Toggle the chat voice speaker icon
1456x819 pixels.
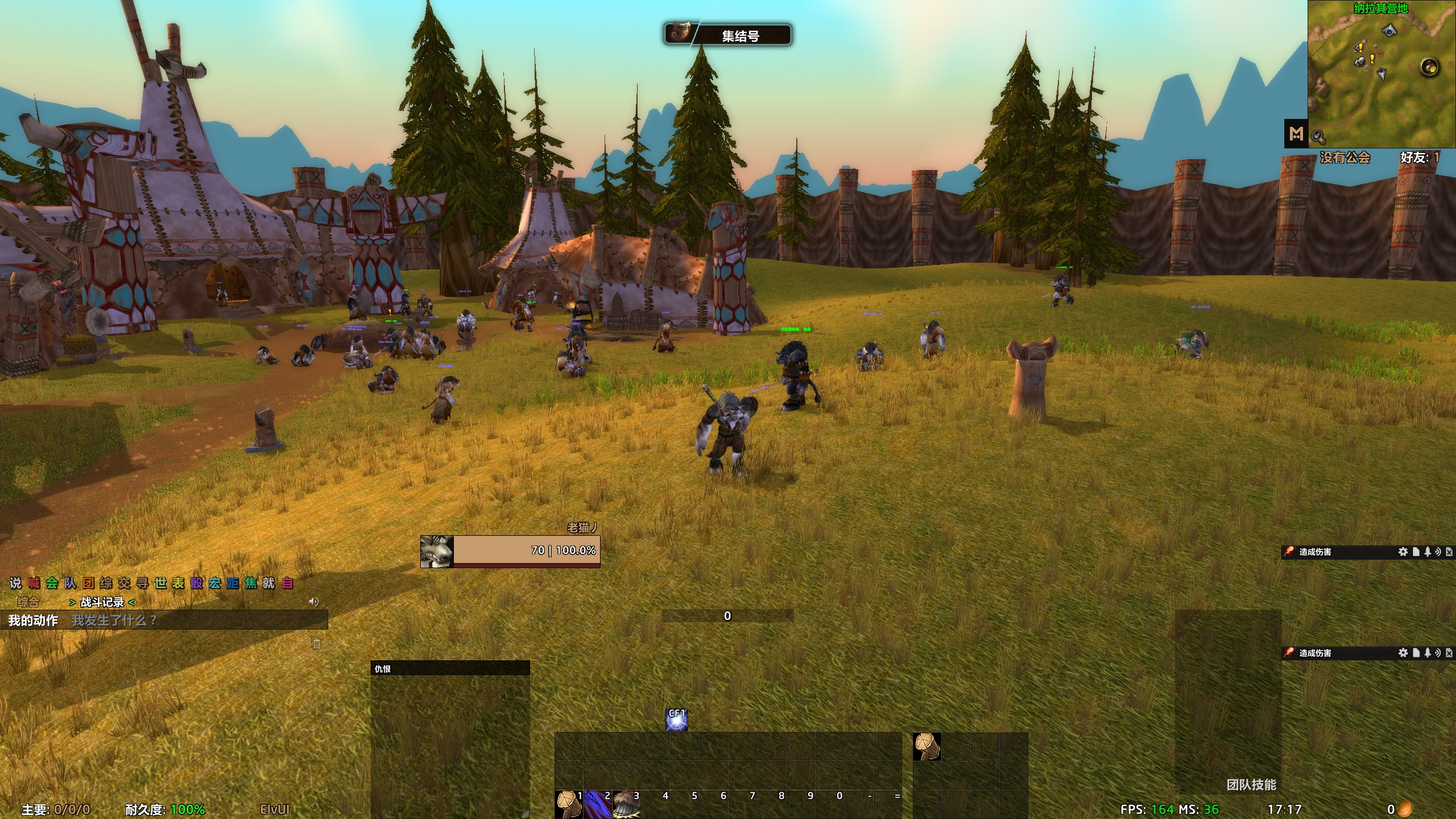(x=313, y=602)
